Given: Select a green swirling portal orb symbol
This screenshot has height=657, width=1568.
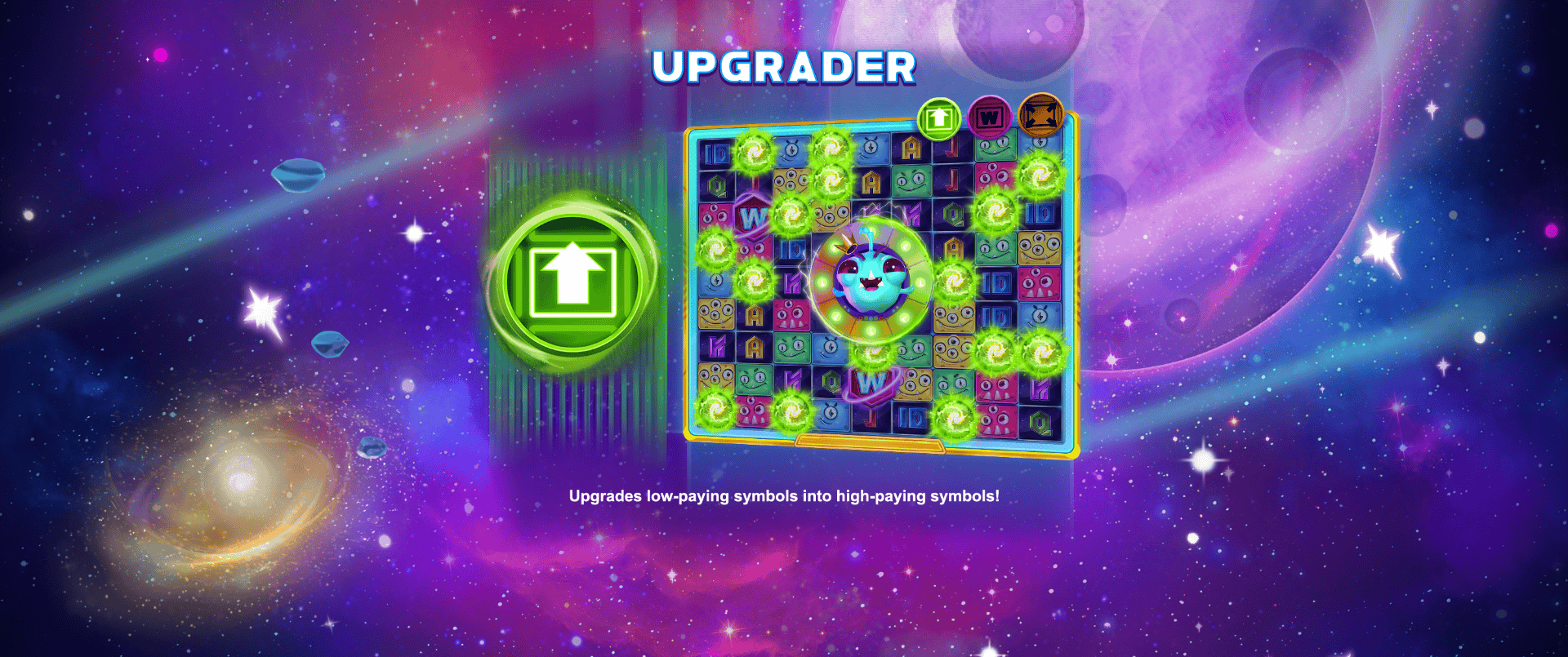Looking at the screenshot, I should [752, 153].
